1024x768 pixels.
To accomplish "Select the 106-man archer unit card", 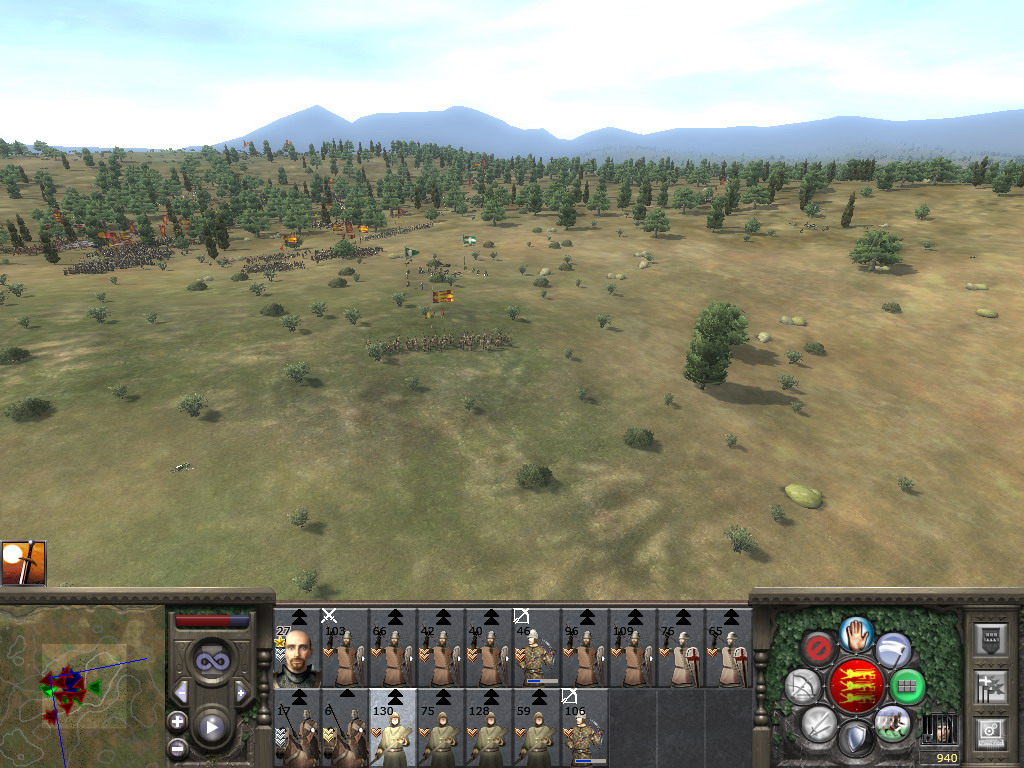I will coord(585,728).
